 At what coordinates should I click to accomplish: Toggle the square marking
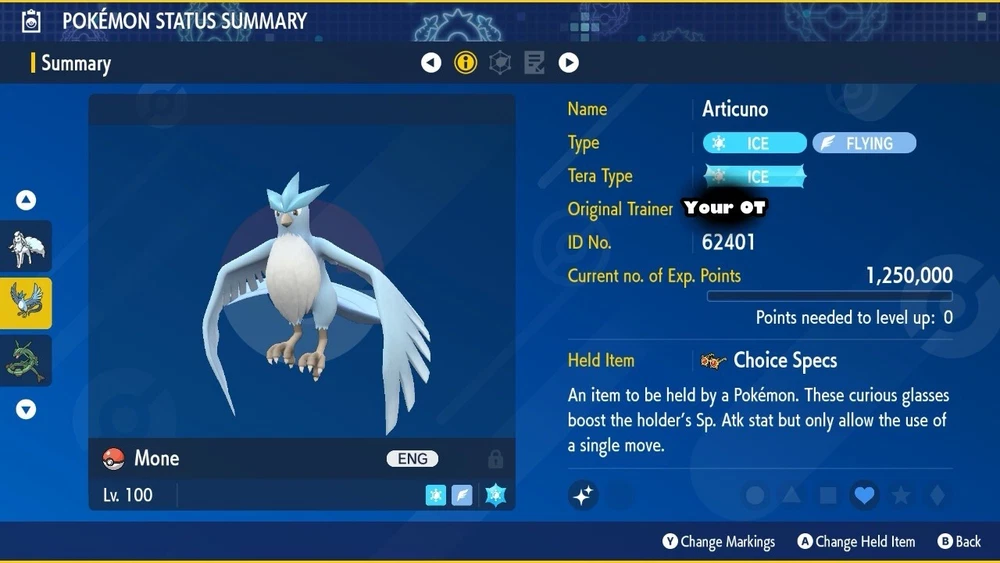pos(828,495)
